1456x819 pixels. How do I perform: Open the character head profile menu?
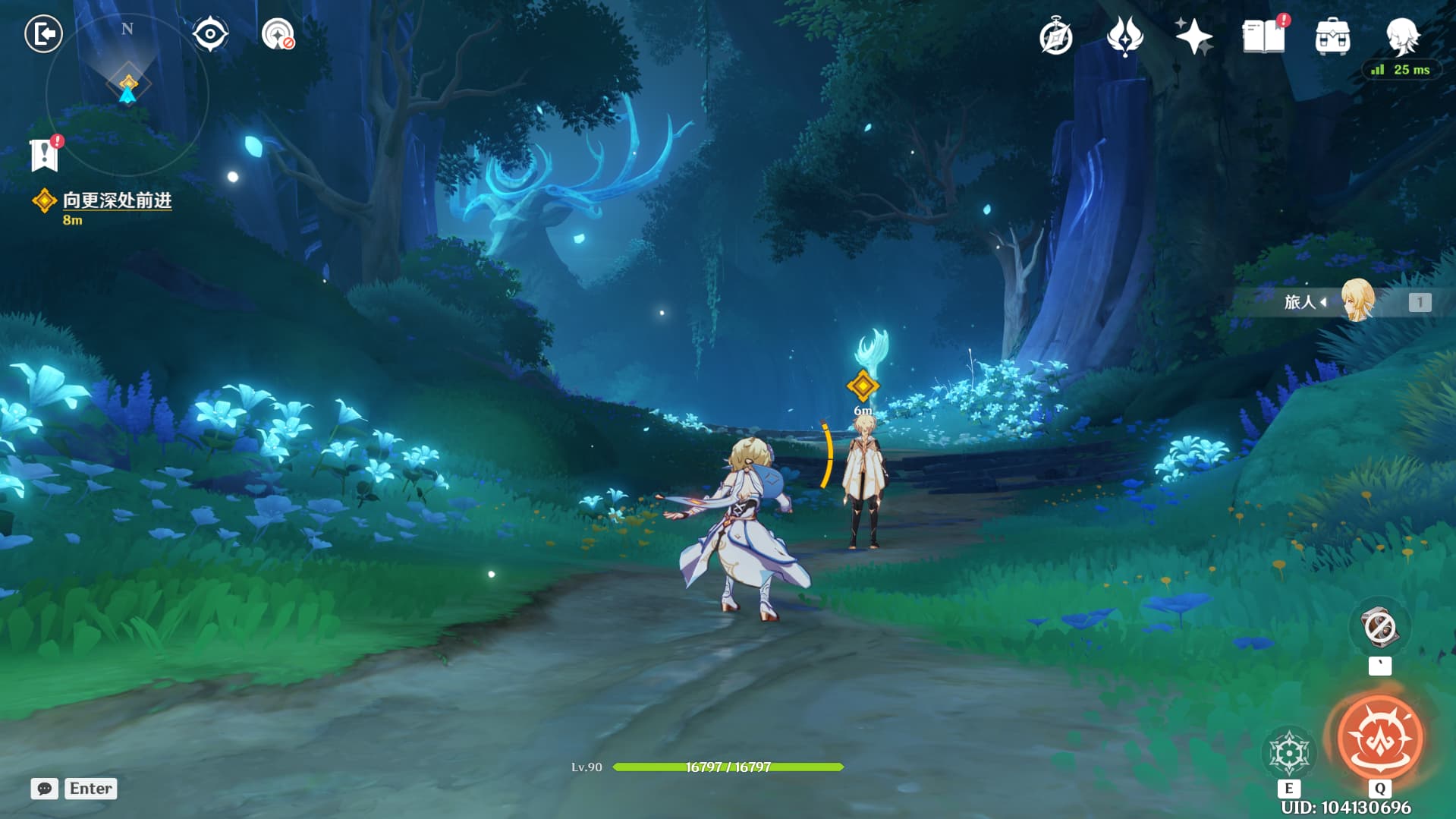click(x=1402, y=35)
